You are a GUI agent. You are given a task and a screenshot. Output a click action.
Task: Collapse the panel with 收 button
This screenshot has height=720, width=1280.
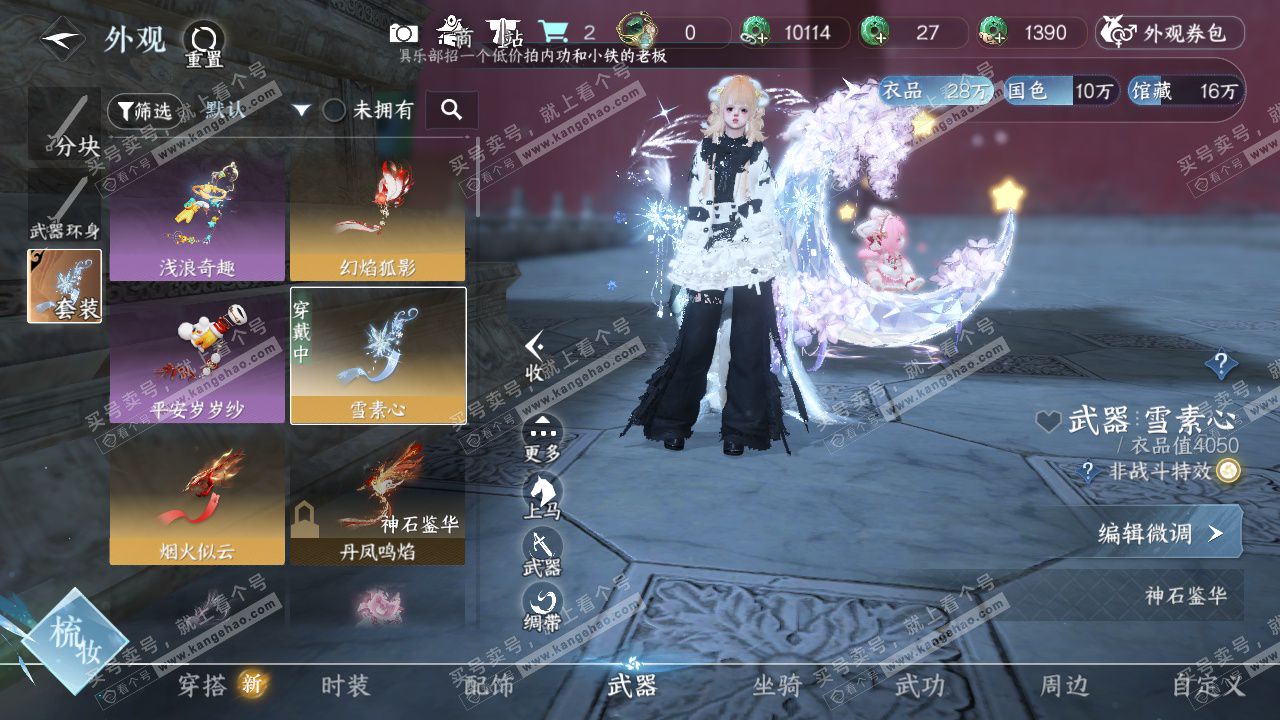point(536,357)
